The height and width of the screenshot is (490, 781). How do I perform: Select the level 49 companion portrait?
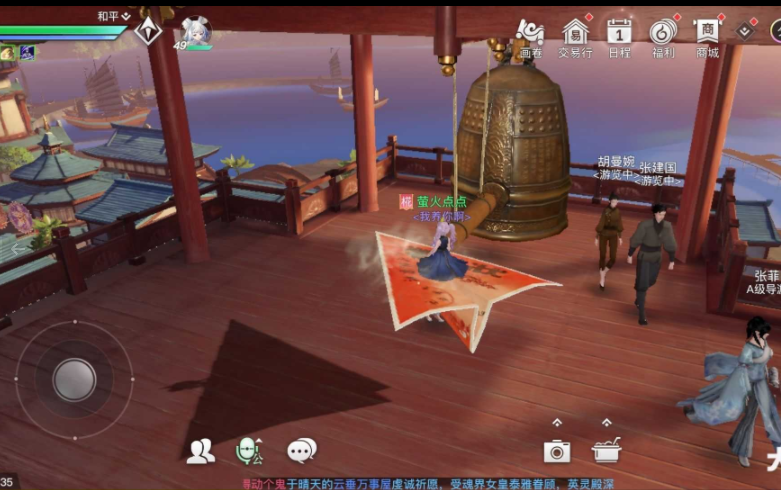pos(195,32)
